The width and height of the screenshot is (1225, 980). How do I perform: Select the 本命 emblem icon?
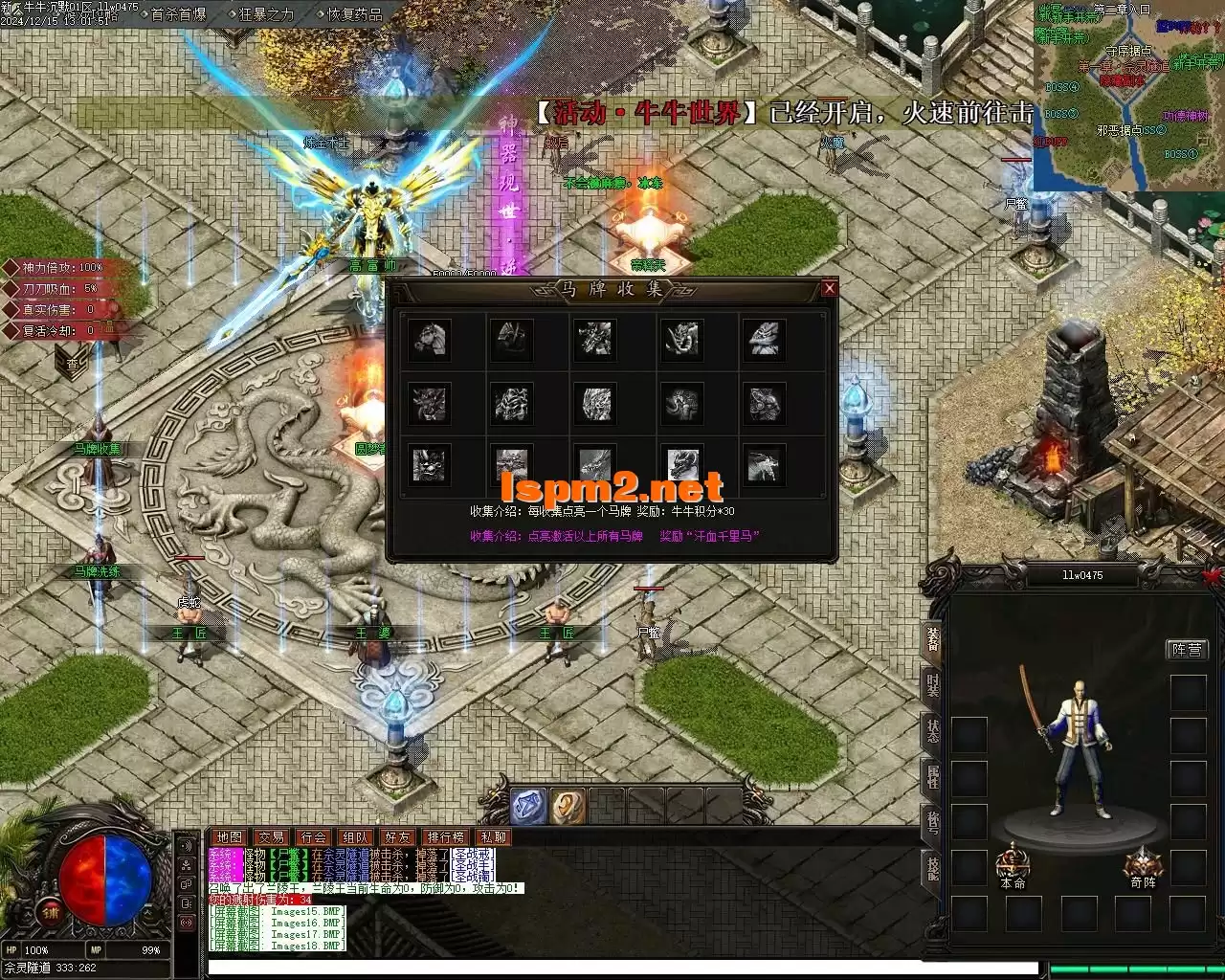[x=1013, y=862]
